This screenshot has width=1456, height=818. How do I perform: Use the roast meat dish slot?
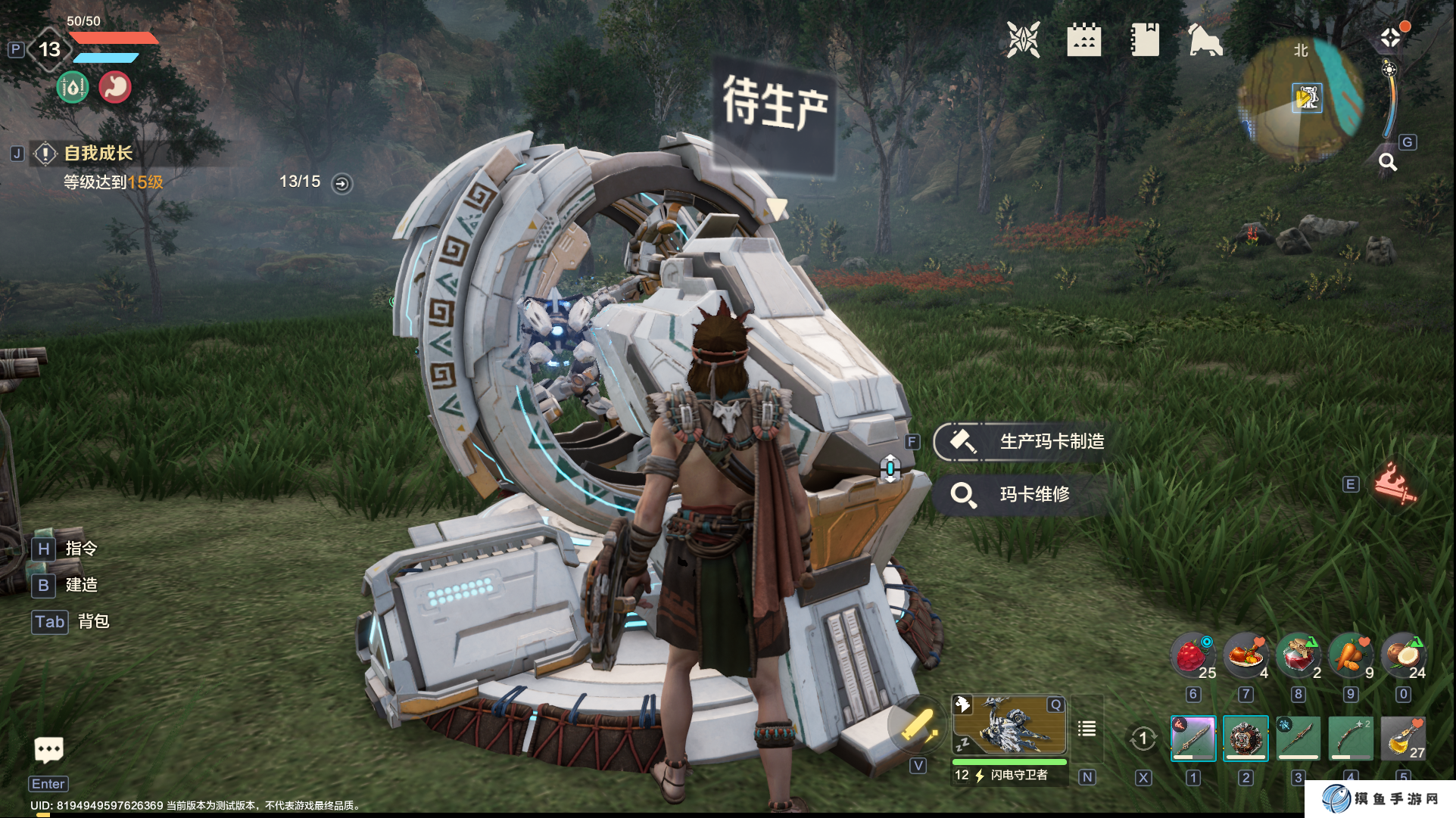[1246, 655]
